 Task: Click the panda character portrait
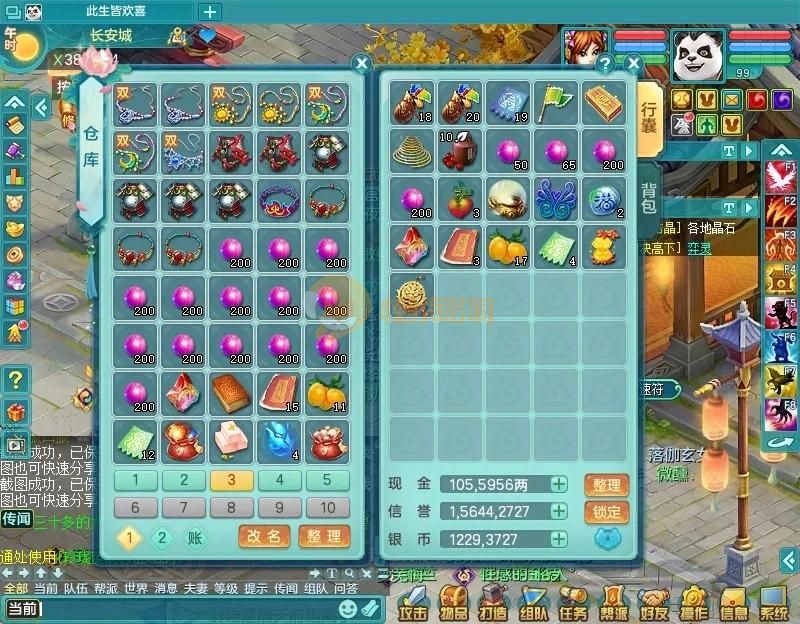click(697, 52)
